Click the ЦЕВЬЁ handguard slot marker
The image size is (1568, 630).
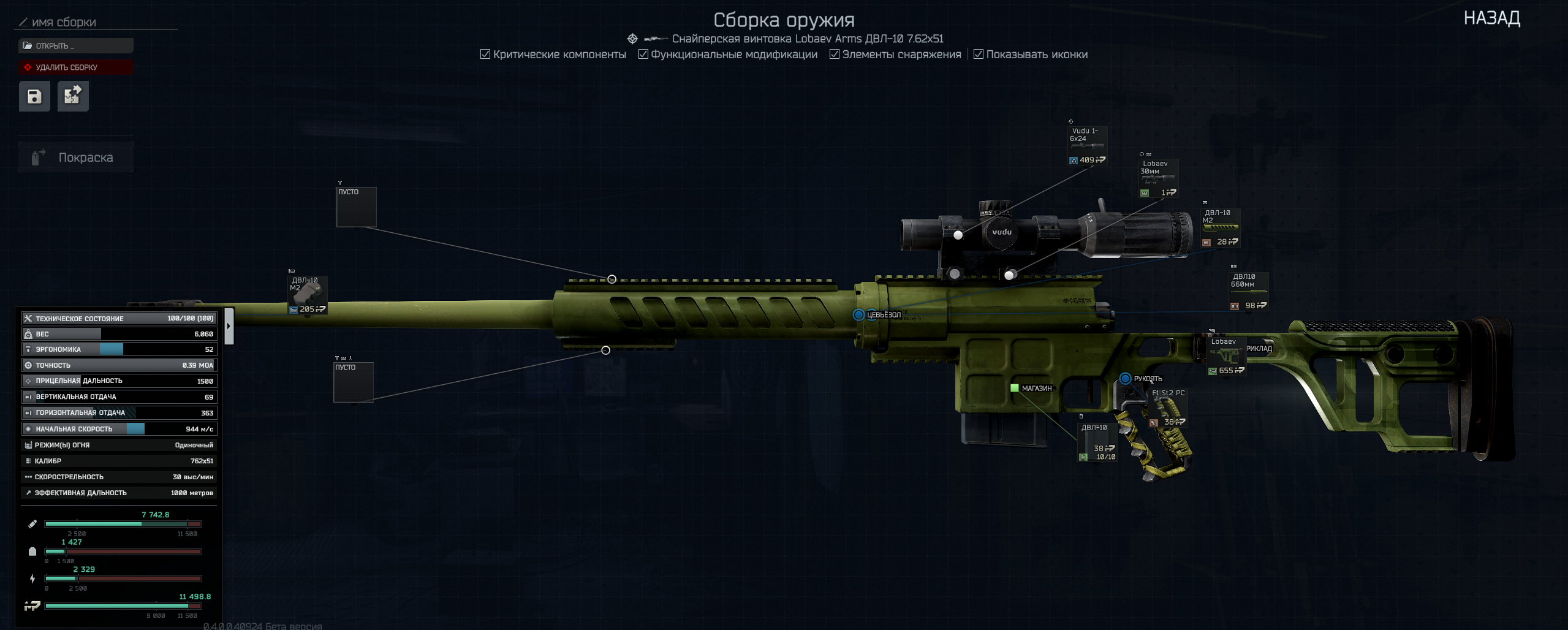click(858, 315)
